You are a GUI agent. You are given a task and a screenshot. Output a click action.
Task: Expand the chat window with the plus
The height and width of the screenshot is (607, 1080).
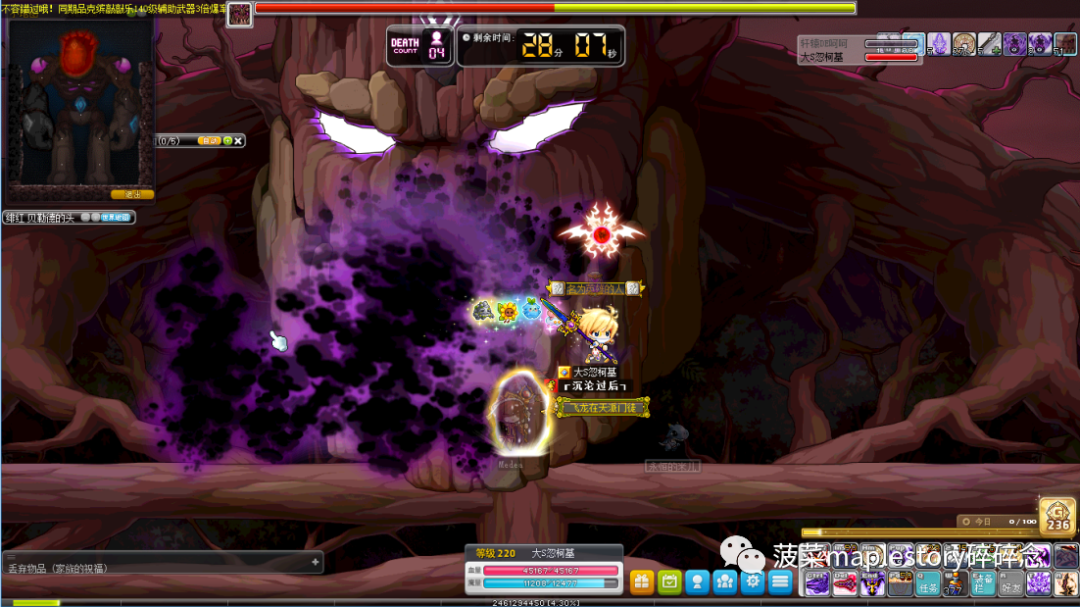coord(315,562)
